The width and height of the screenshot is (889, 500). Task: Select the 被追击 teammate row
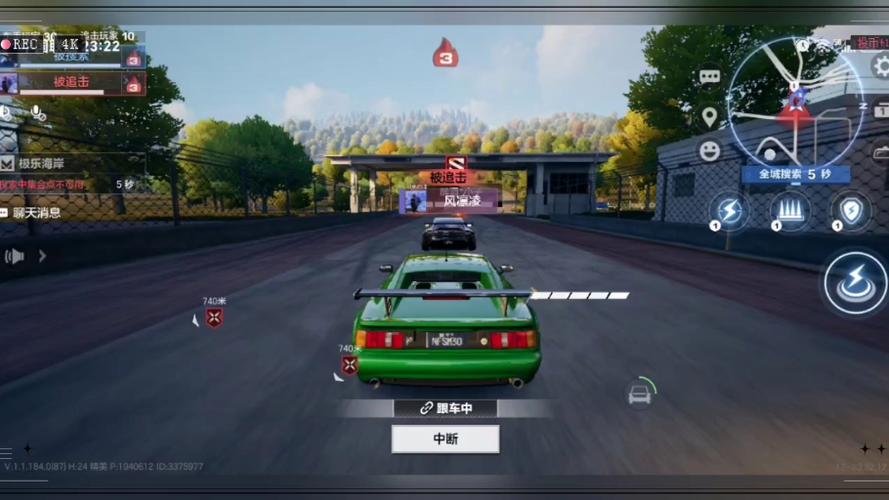click(x=72, y=83)
